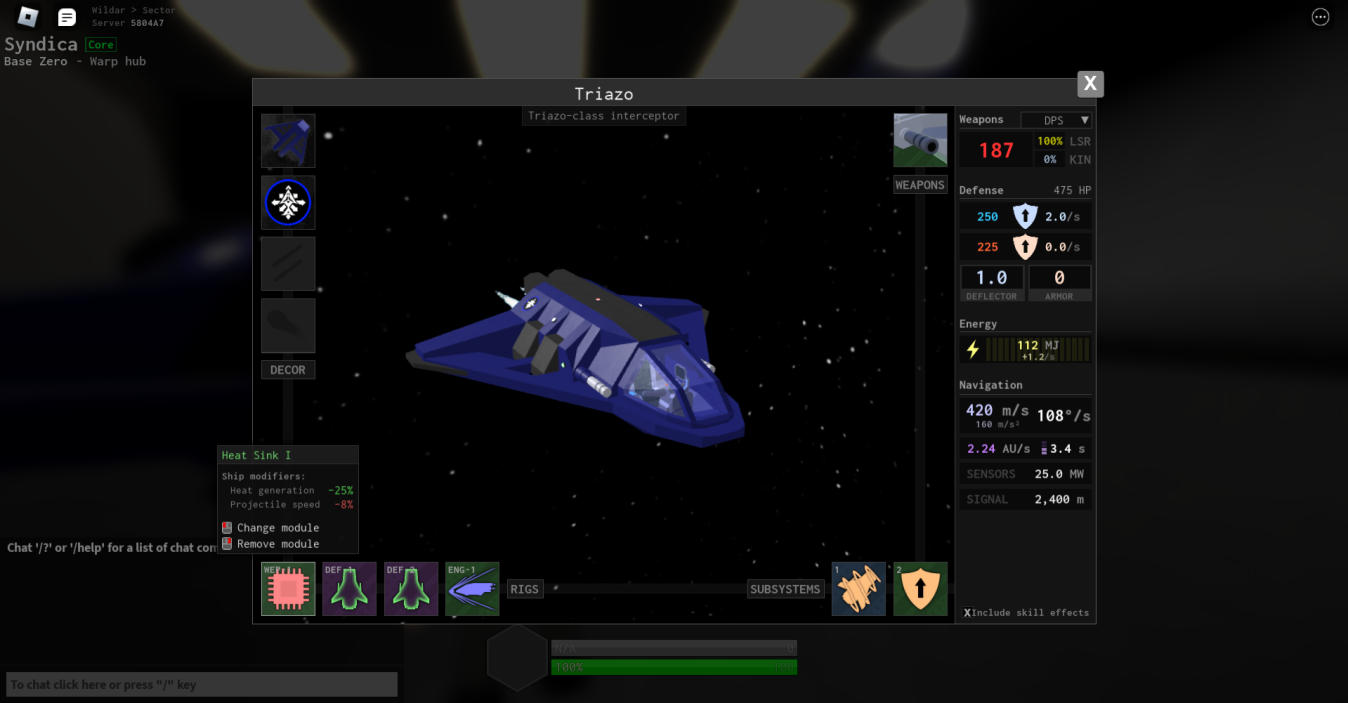Toggle the Roblox chat window icon
This screenshot has width=1348, height=703.
[67, 17]
